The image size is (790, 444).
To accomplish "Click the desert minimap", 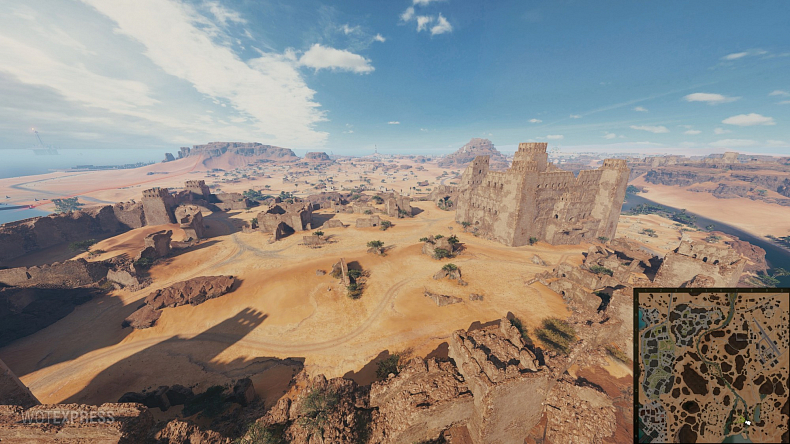I will pyautogui.click(x=711, y=366).
